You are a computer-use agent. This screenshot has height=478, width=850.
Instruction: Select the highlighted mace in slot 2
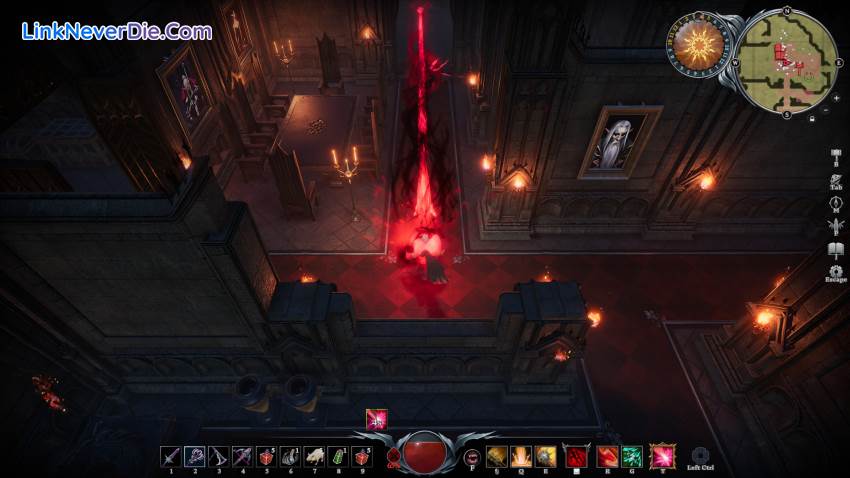(195, 457)
